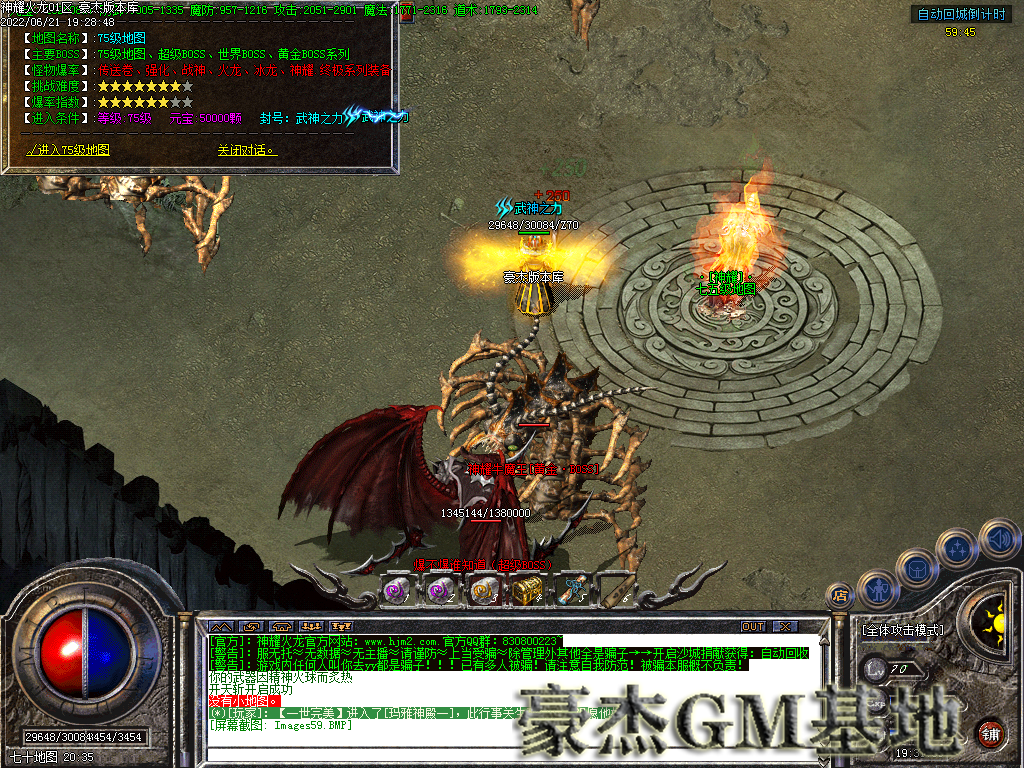The width and height of the screenshot is (1024, 768).
Task: Click the OUT button on the chat panel
Action: pos(753,627)
